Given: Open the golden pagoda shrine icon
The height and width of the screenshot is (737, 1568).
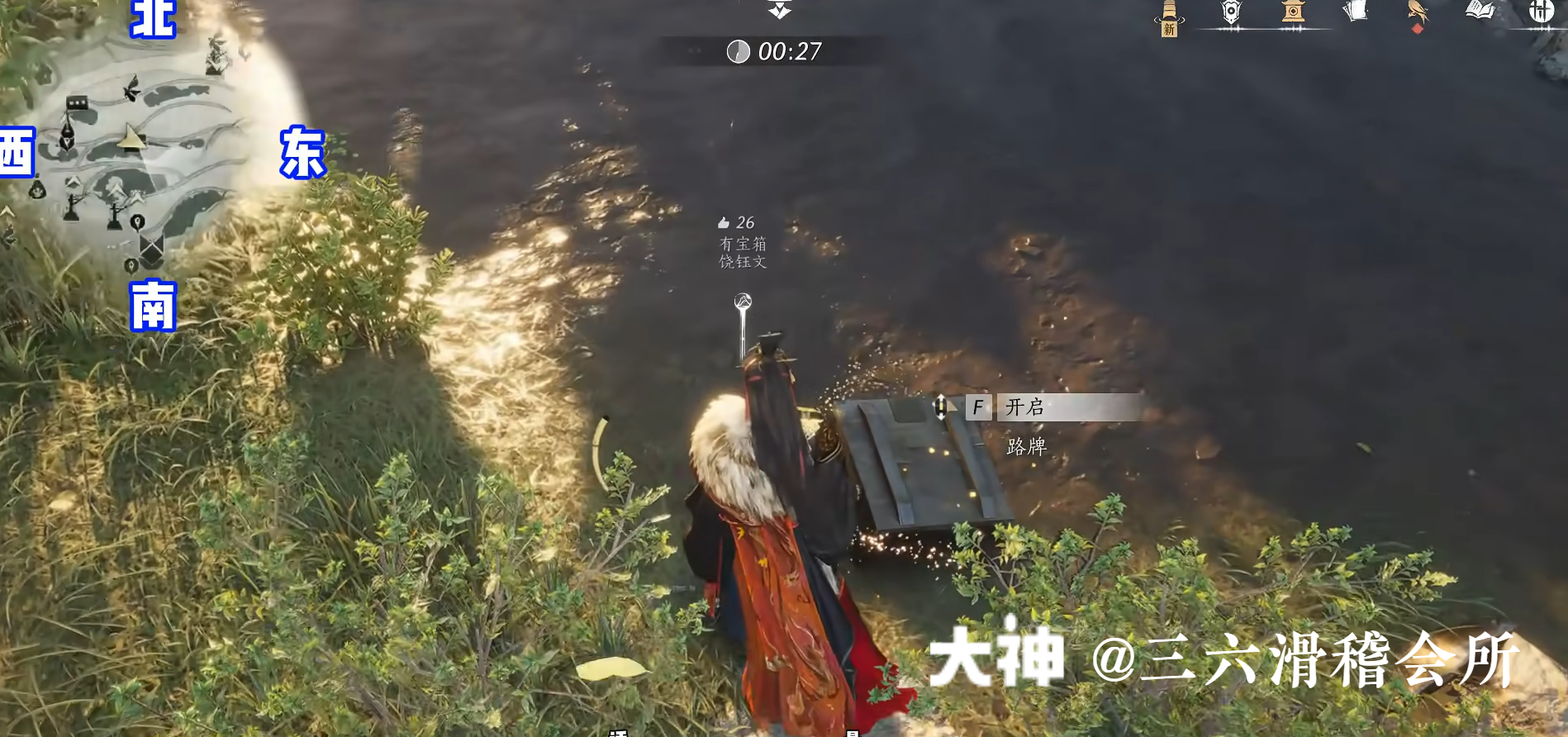Looking at the screenshot, I should click(1292, 11).
